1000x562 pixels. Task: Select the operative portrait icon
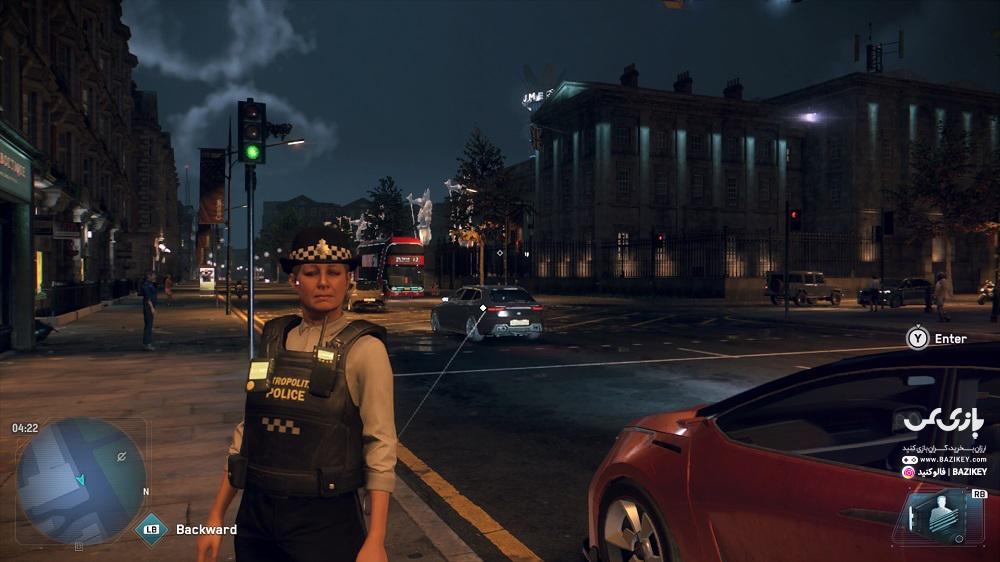click(x=931, y=516)
